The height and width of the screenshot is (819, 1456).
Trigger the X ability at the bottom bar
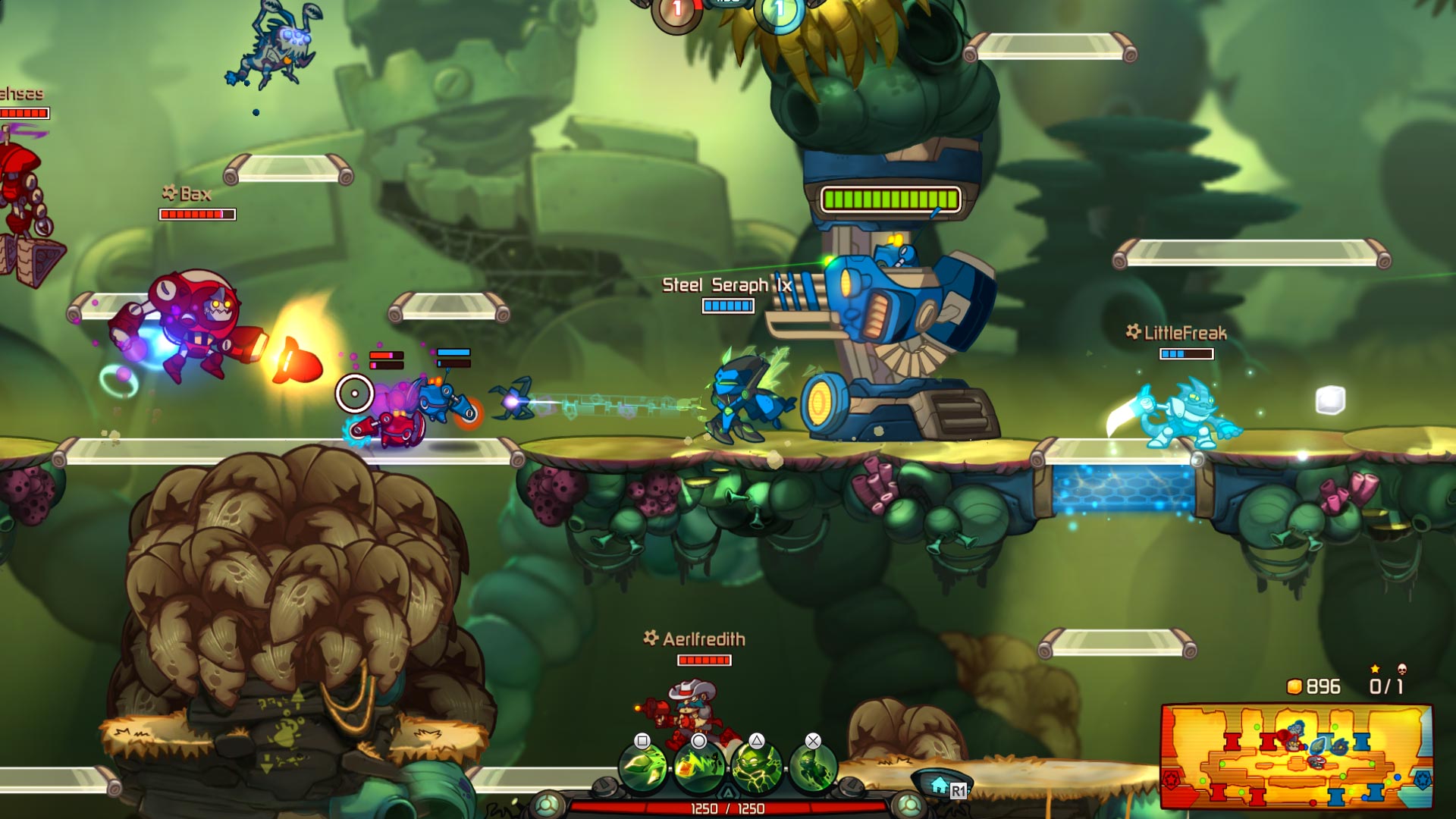click(812, 767)
